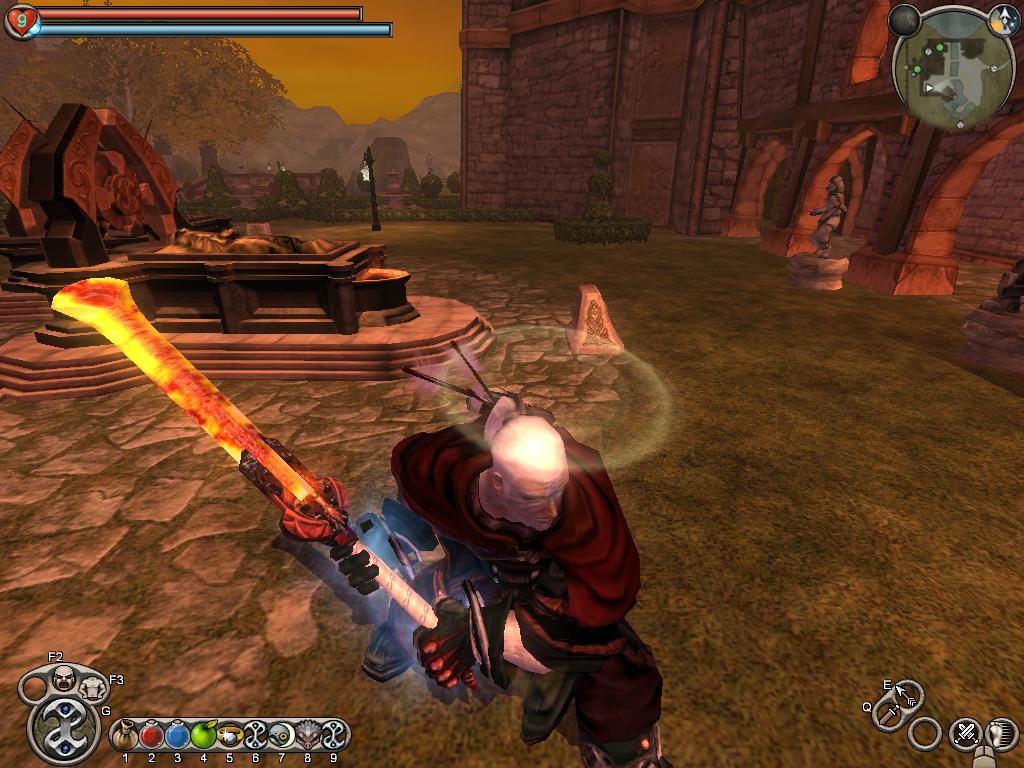This screenshot has width=1024, height=768.
Task: Select the spiky beast head hotbar item
Action: pyautogui.click(x=307, y=737)
